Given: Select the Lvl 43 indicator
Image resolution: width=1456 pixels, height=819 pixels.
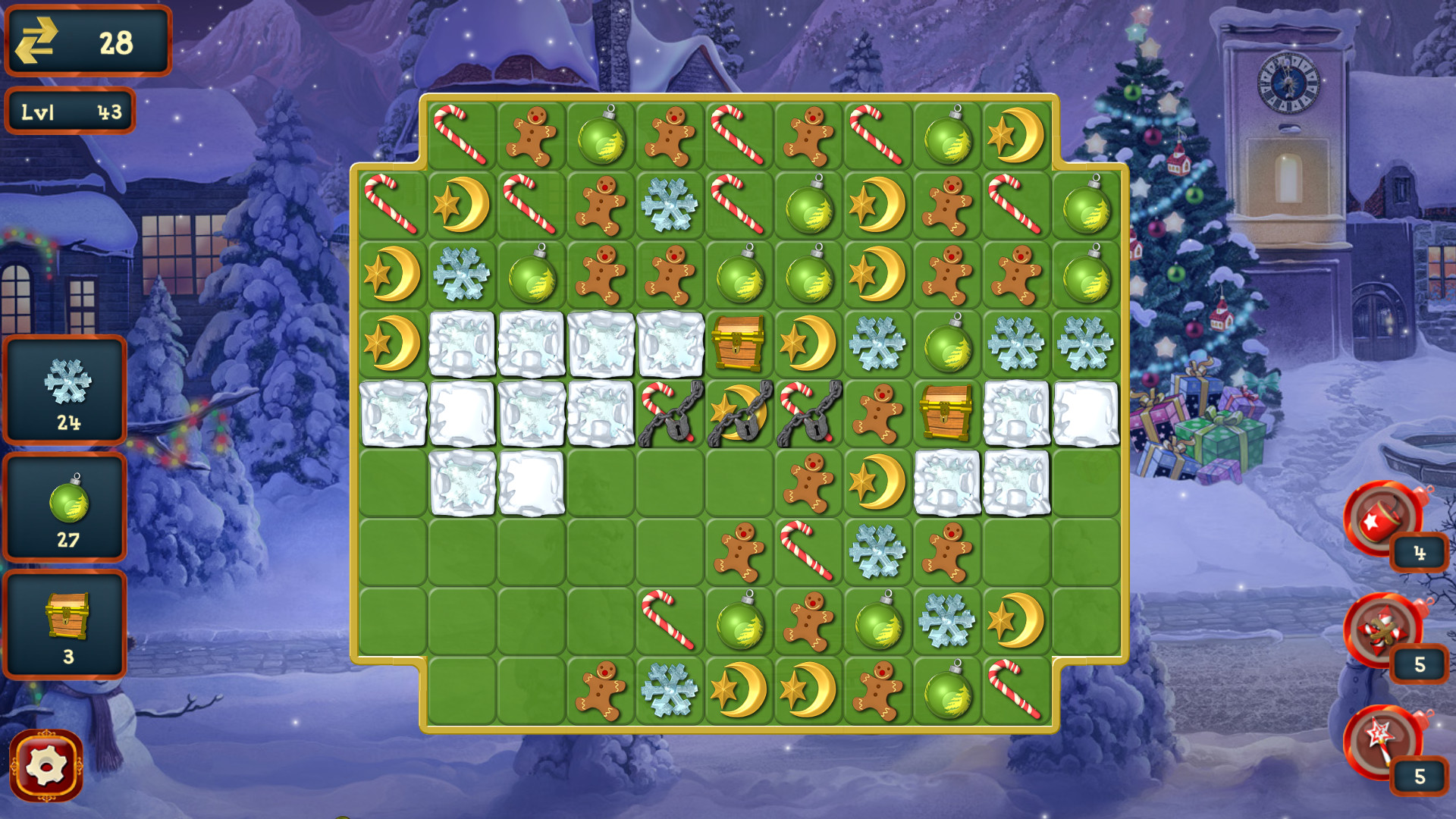Looking at the screenshot, I should tap(70, 112).
